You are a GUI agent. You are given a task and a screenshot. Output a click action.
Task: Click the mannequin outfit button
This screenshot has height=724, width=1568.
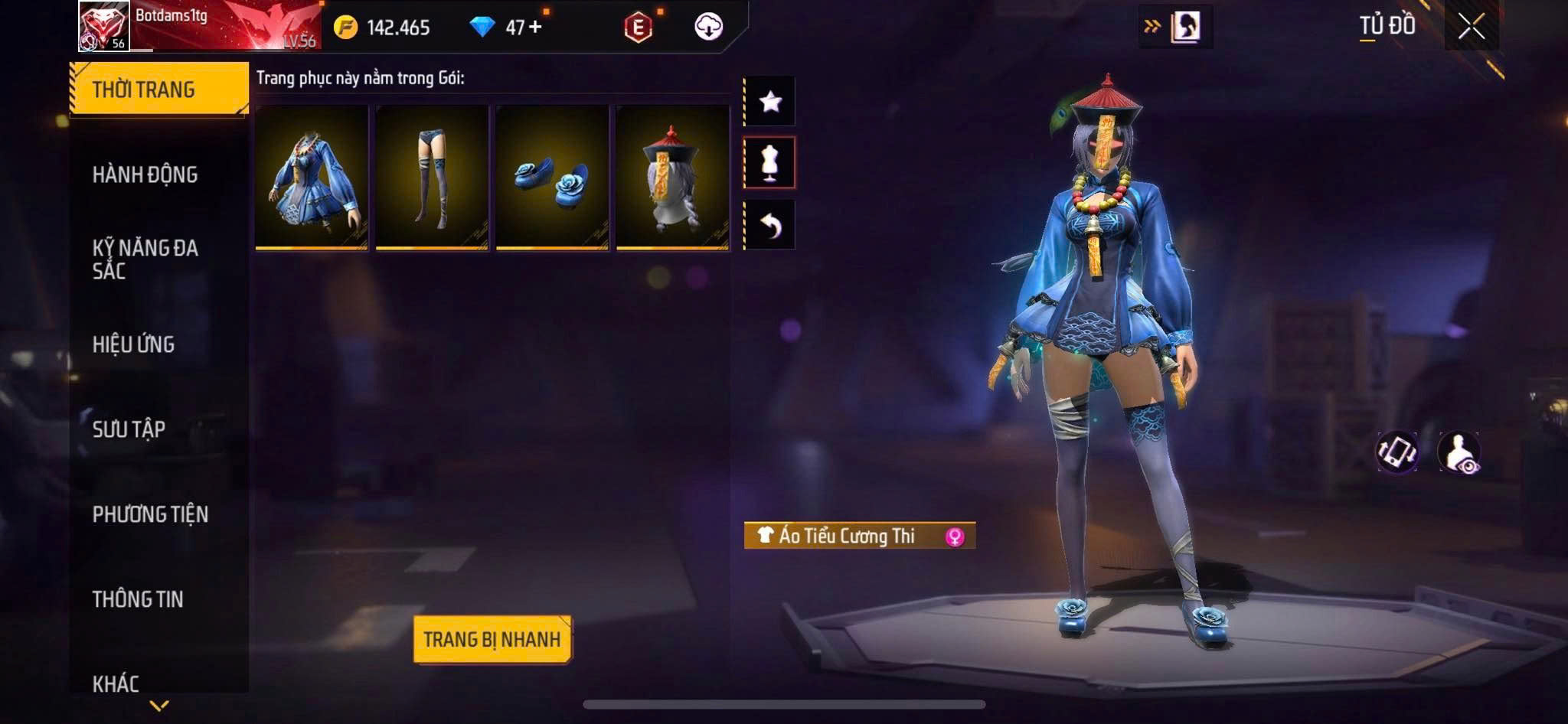click(x=770, y=162)
